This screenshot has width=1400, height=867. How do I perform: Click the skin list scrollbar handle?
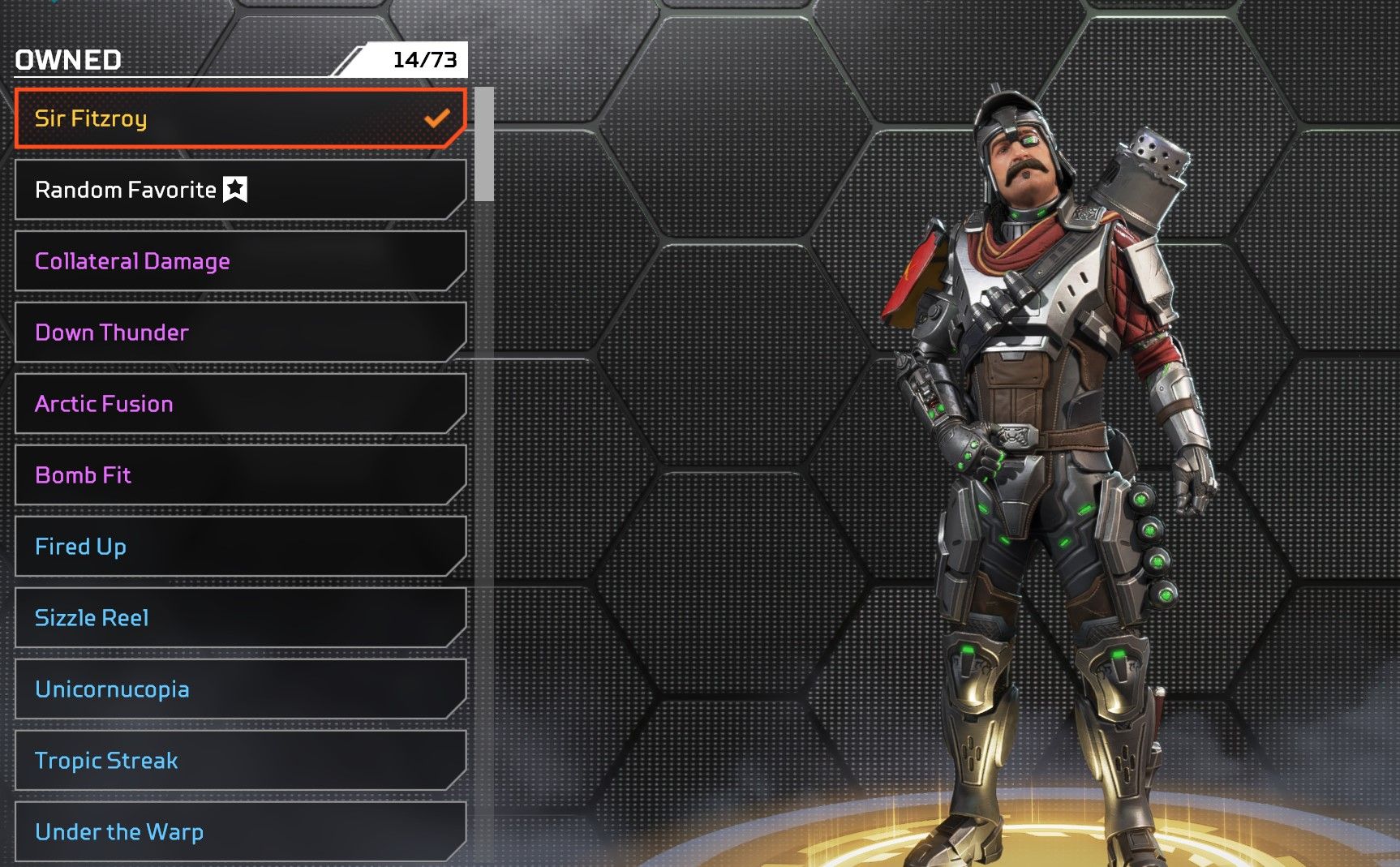pyautogui.click(x=484, y=144)
